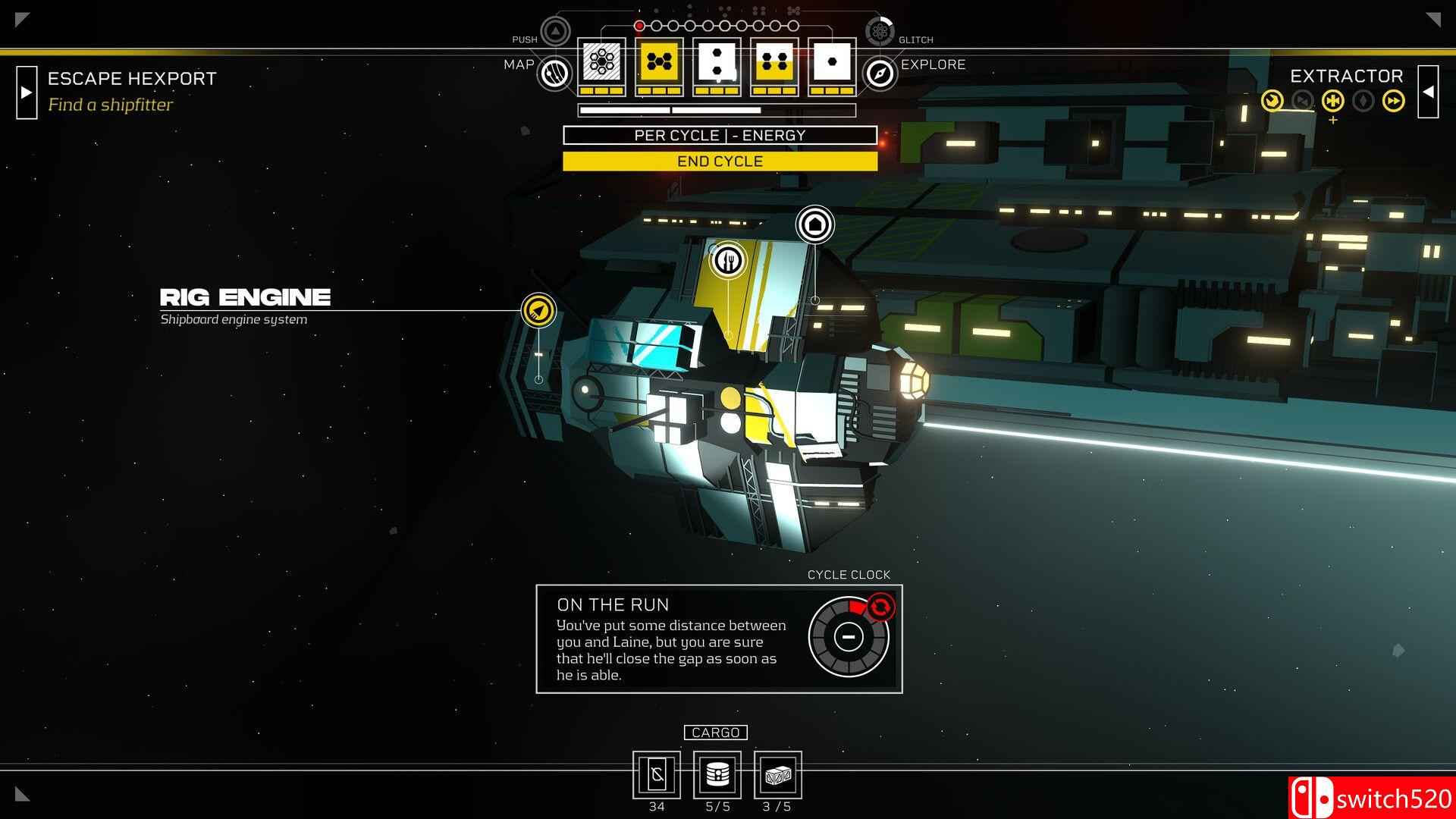Image resolution: width=1456 pixels, height=819 pixels.
Task: Activate the Push ability
Action: pyautogui.click(x=555, y=32)
